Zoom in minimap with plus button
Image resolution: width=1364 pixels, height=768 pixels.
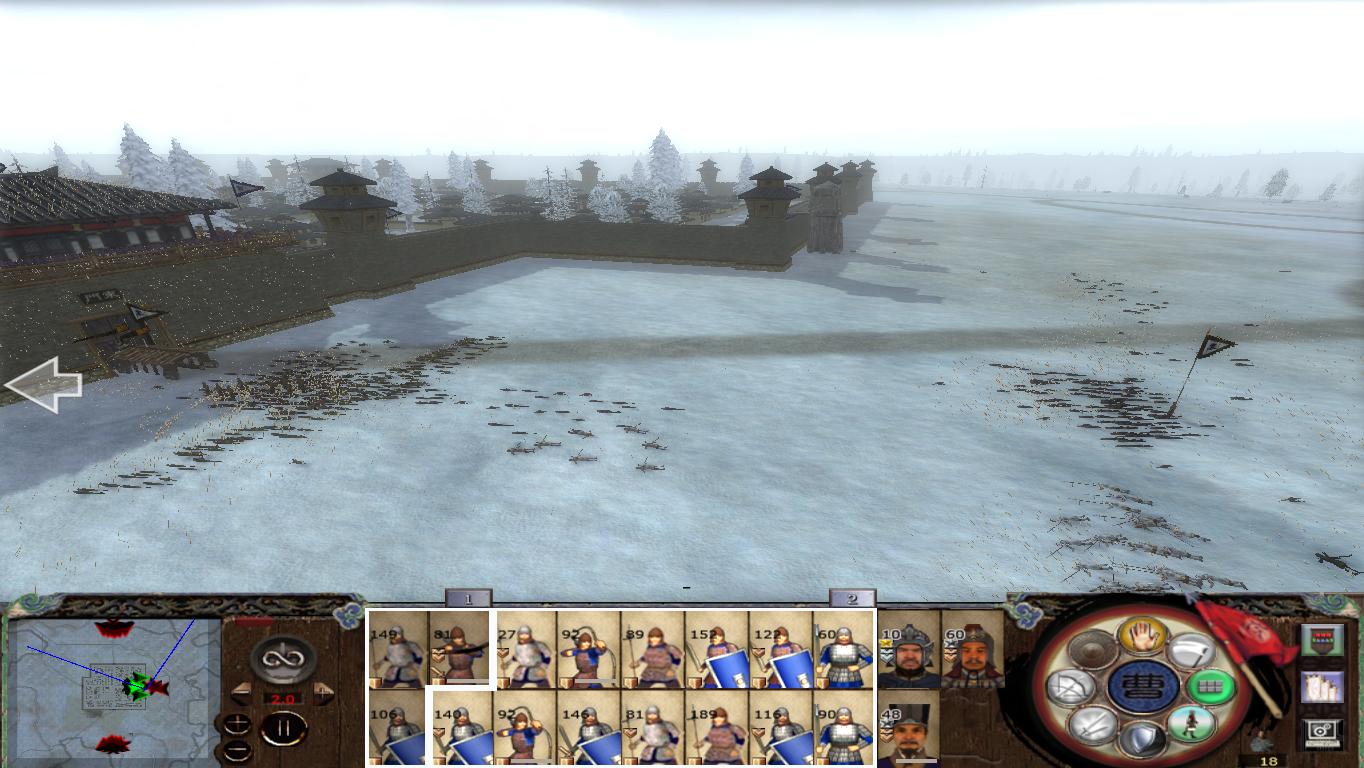point(237,725)
